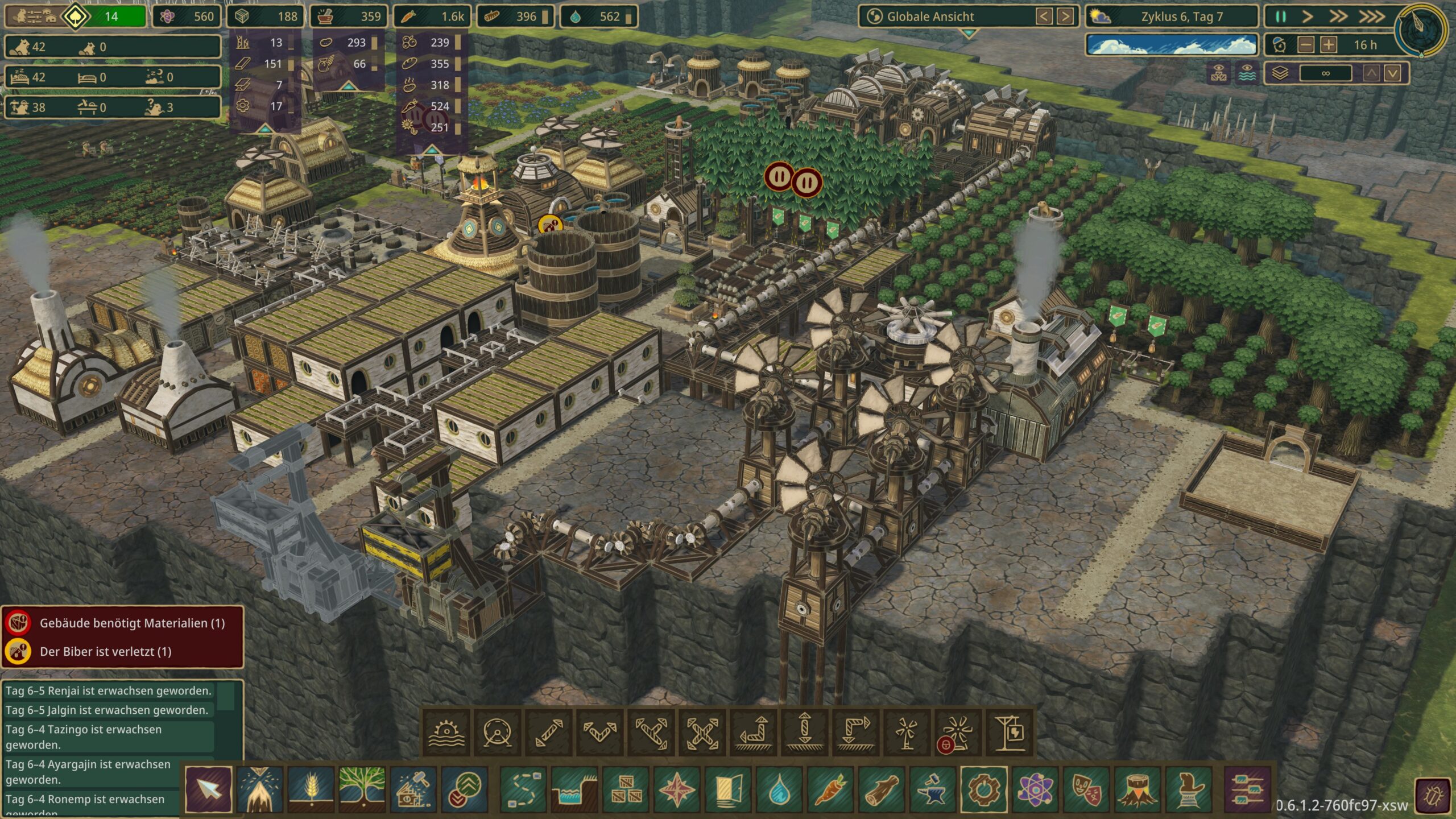Toggle building blocks visibility eye icon
Image resolution: width=1456 pixels, height=819 pixels.
(1219, 73)
